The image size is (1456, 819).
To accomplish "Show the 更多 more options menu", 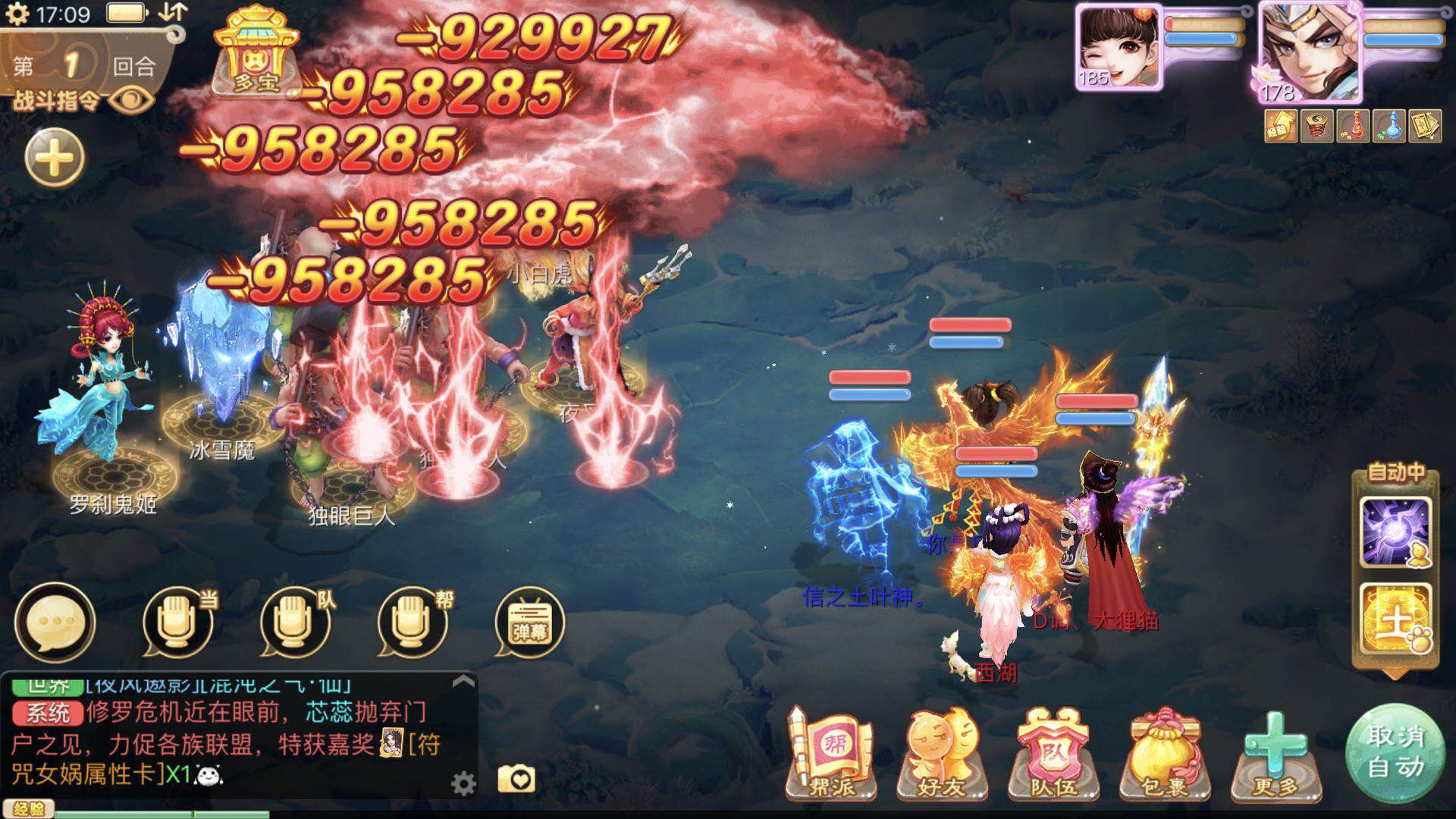I will click(x=1276, y=755).
